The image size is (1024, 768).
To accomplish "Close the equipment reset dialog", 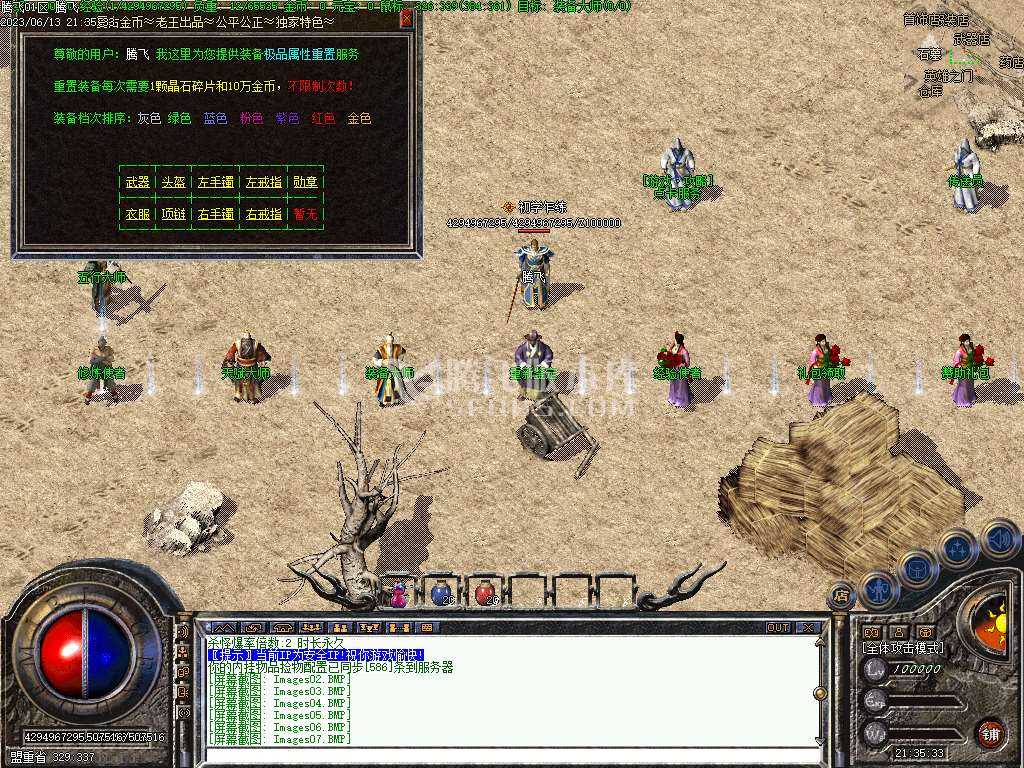I will click(406, 19).
